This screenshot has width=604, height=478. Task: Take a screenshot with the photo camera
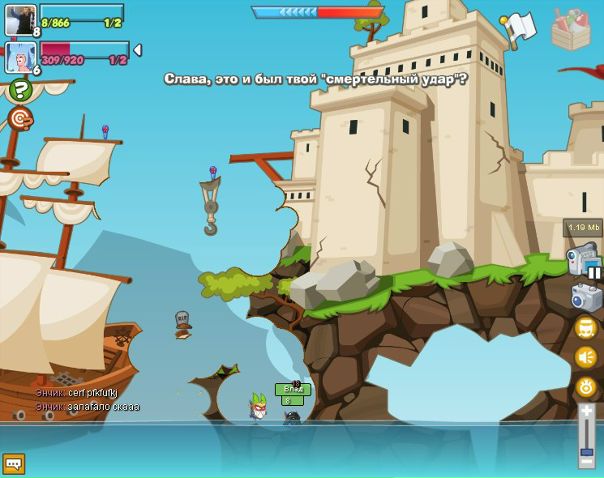click(x=586, y=297)
